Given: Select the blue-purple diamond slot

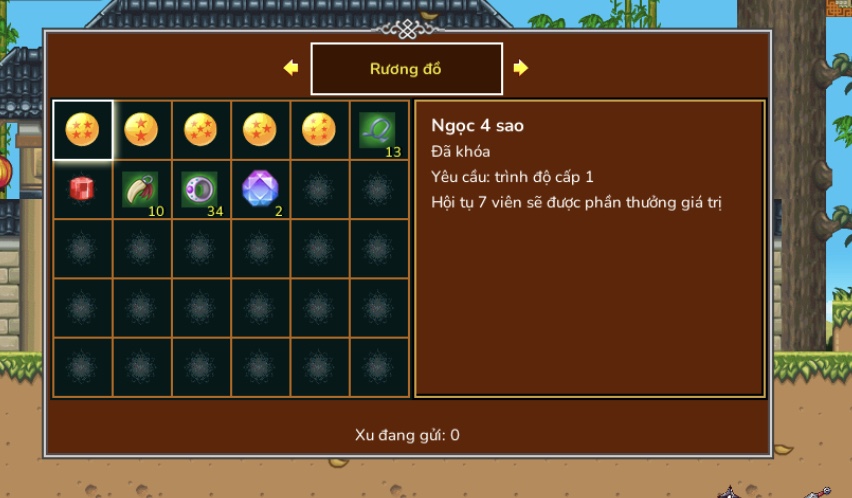Looking at the screenshot, I should coord(260,188).
